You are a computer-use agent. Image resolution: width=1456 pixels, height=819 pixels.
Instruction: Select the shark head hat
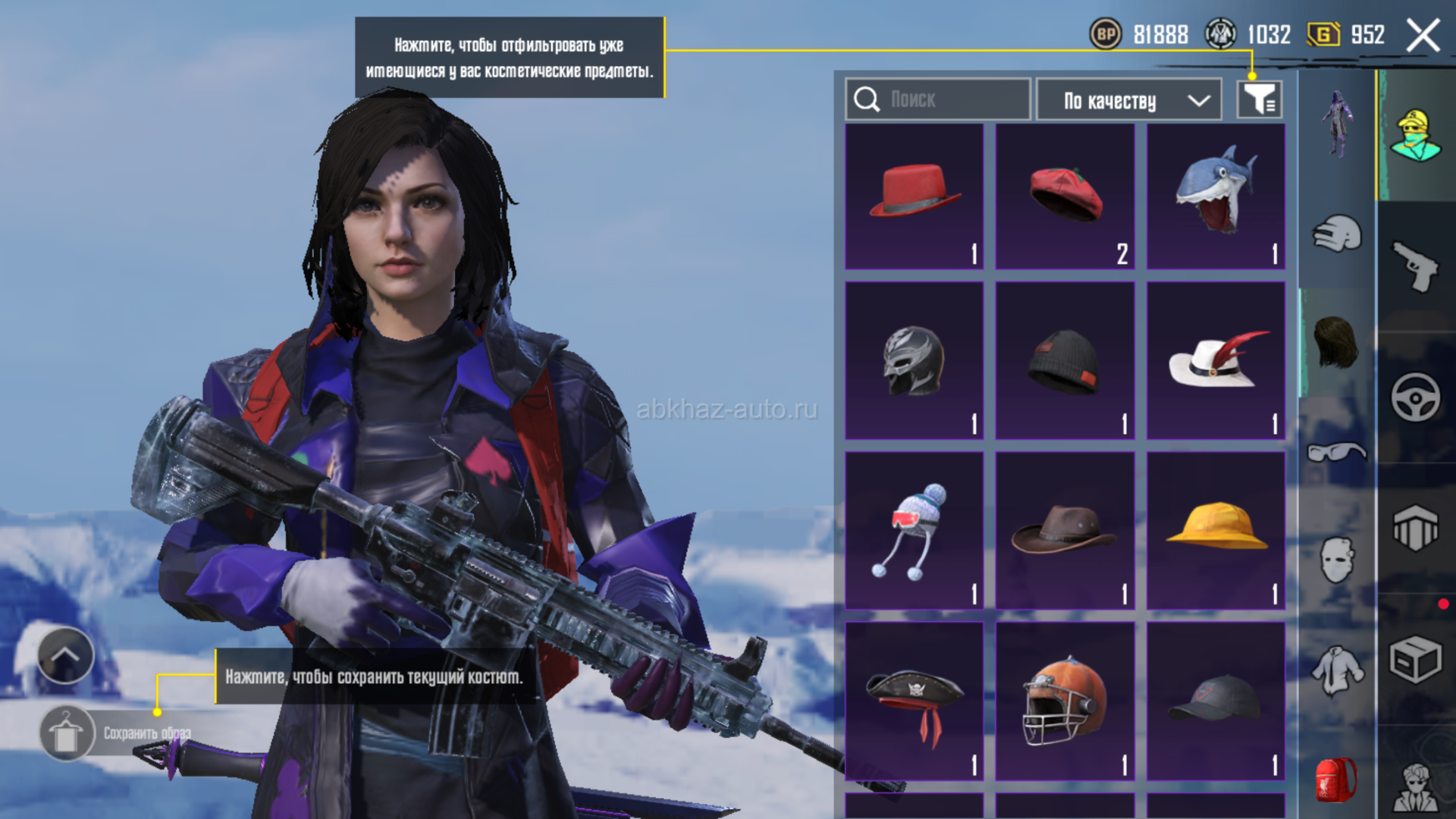coord(1216,196)
